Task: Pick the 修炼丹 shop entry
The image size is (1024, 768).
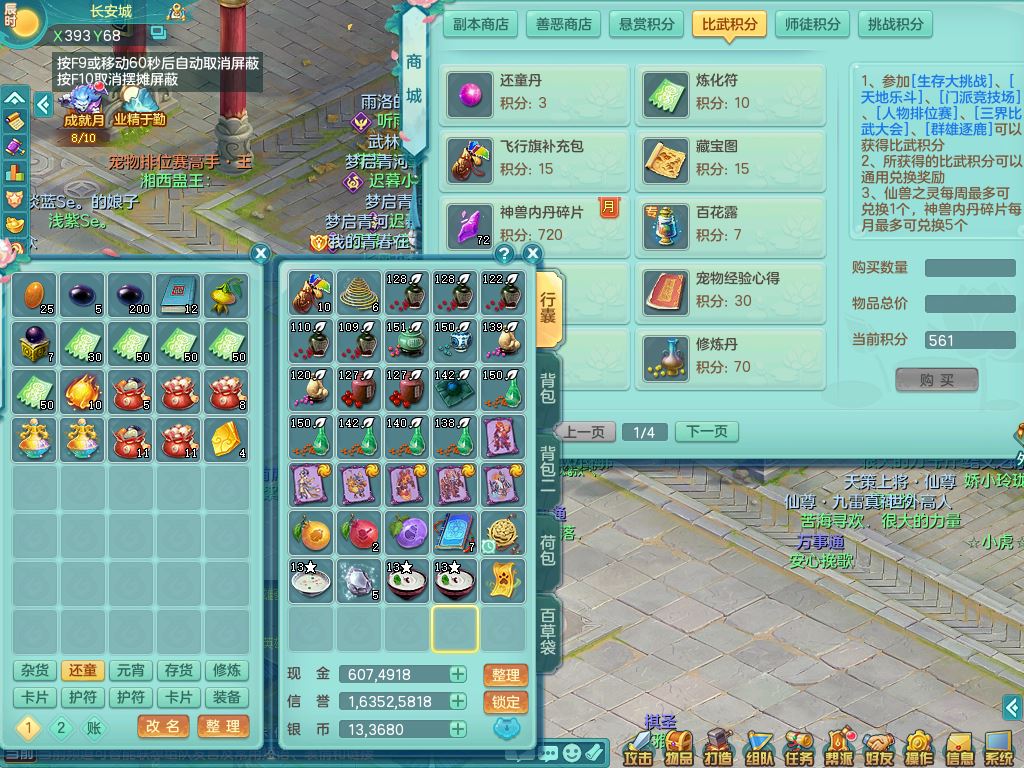Action: 731,355
